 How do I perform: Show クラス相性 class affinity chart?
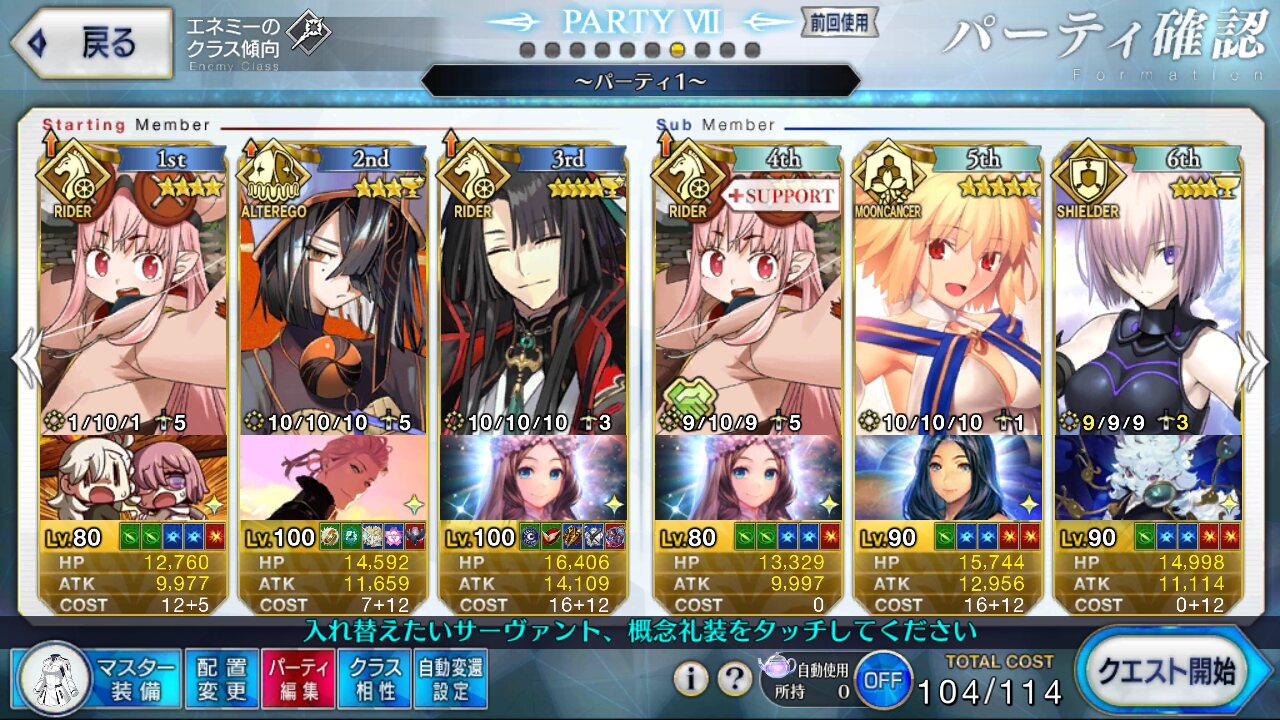pyautogui.click(x=373, y=678)
